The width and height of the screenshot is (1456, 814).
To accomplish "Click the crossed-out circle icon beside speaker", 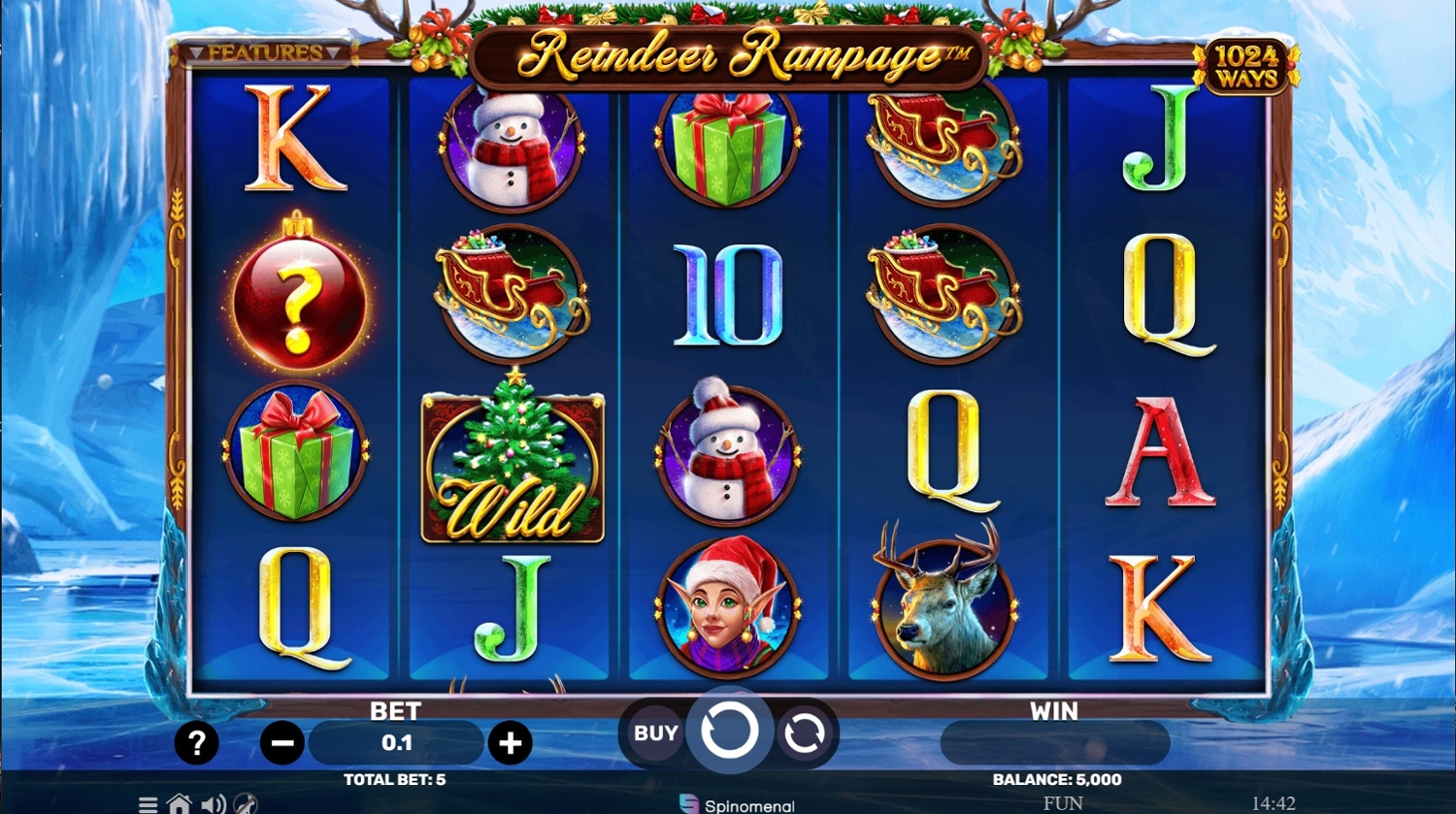I will click(246, 803).
